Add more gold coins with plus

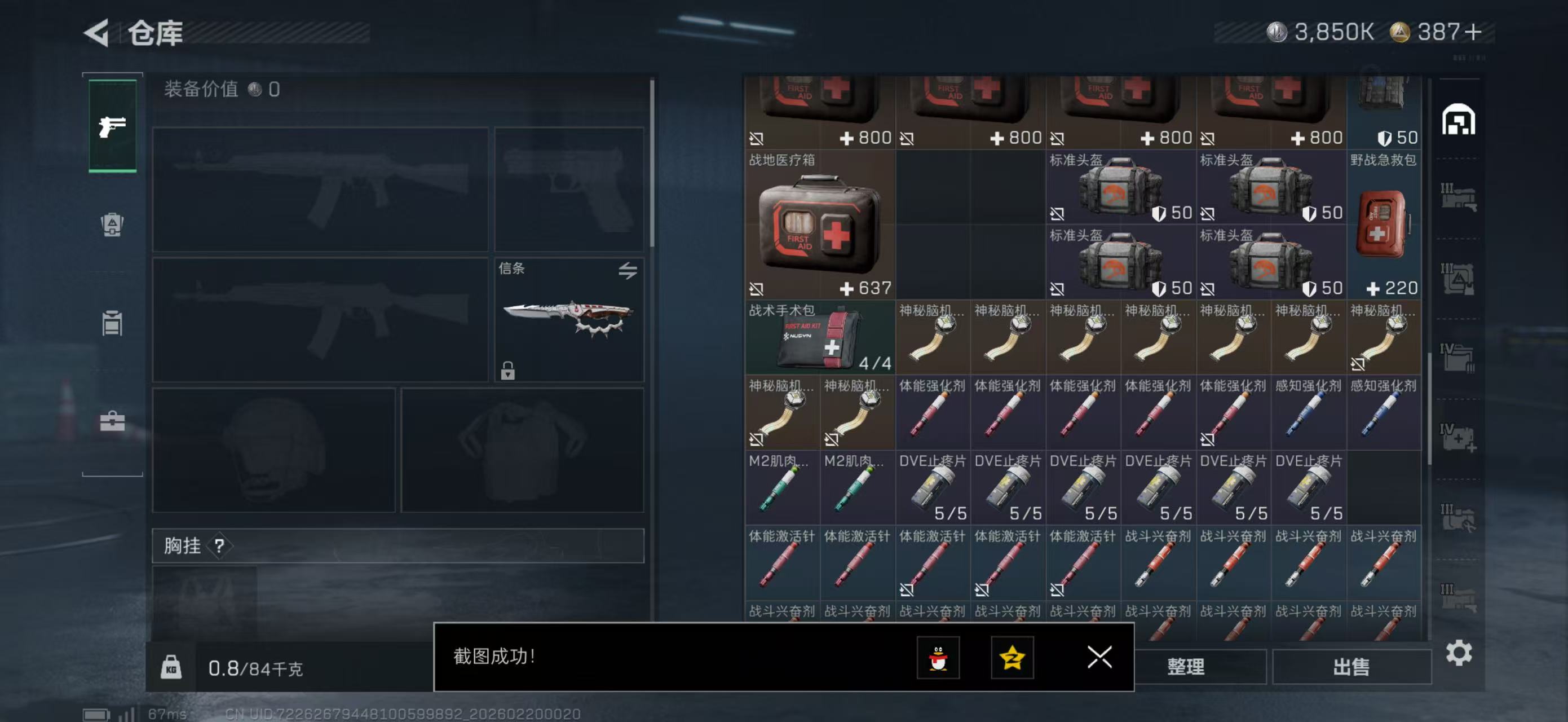point(1473,32)
